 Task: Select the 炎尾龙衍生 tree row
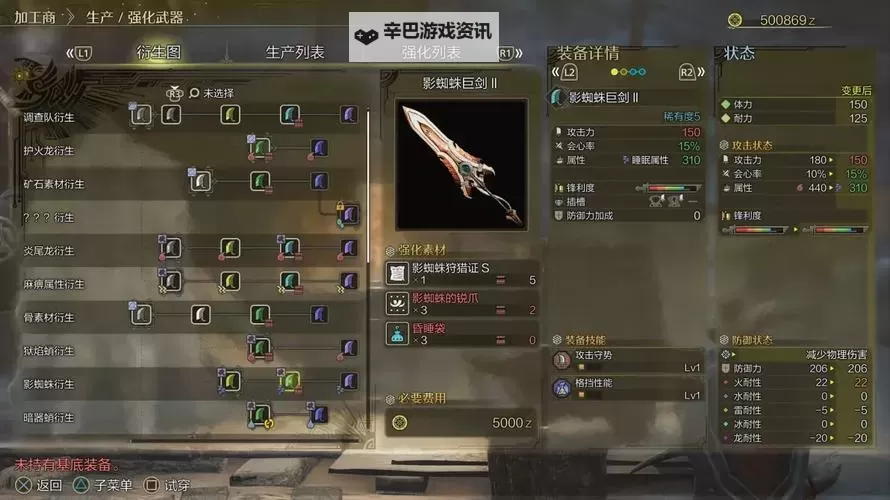point(48,250)
